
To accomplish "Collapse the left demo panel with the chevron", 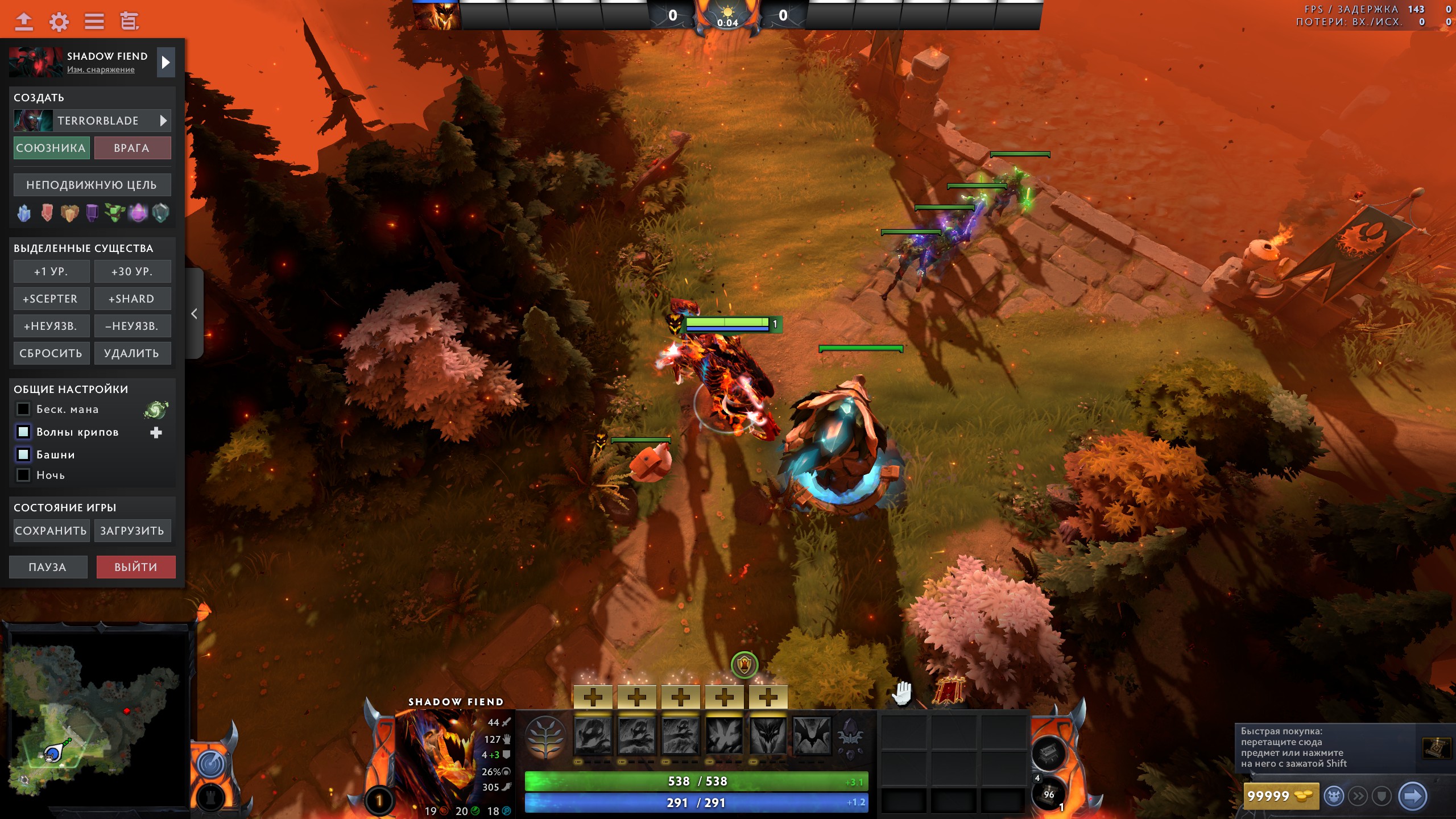I will tap(194, 313).
